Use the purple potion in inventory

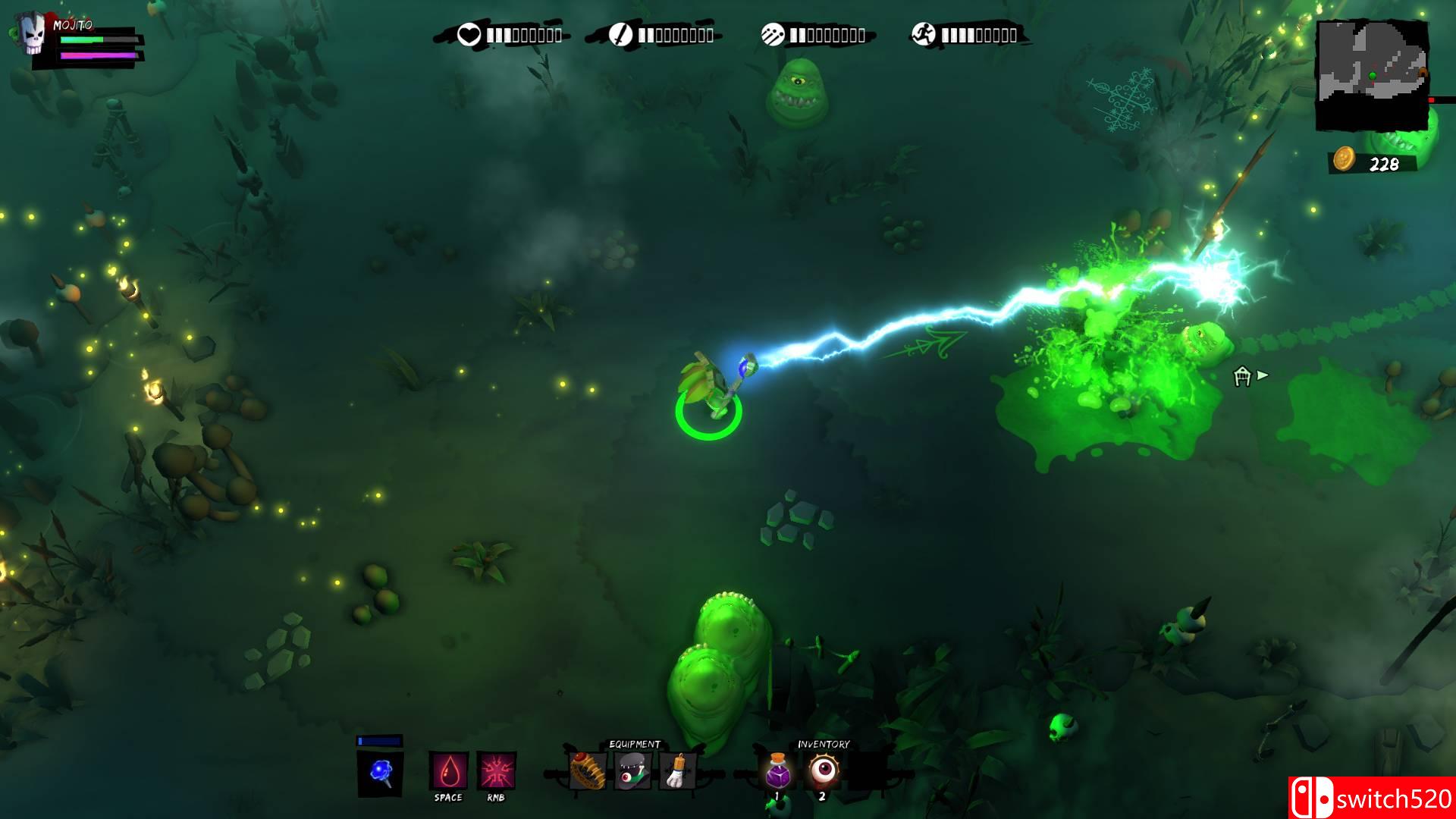pos(778,770)
